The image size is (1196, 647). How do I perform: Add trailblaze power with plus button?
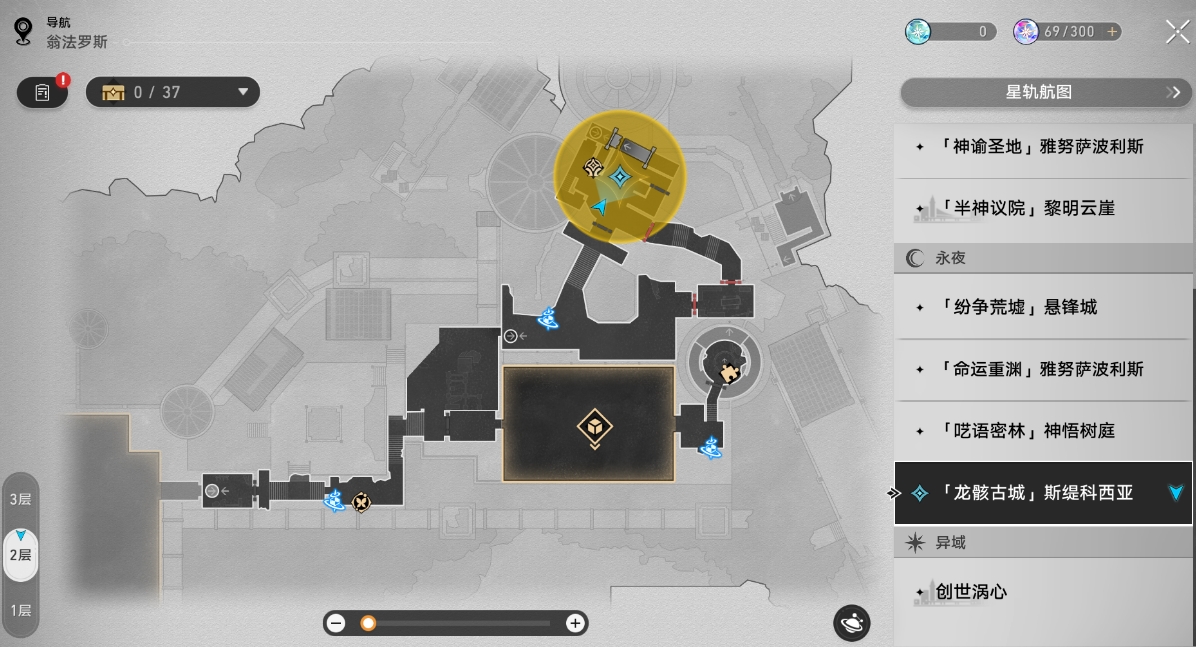coord(1111,32)
